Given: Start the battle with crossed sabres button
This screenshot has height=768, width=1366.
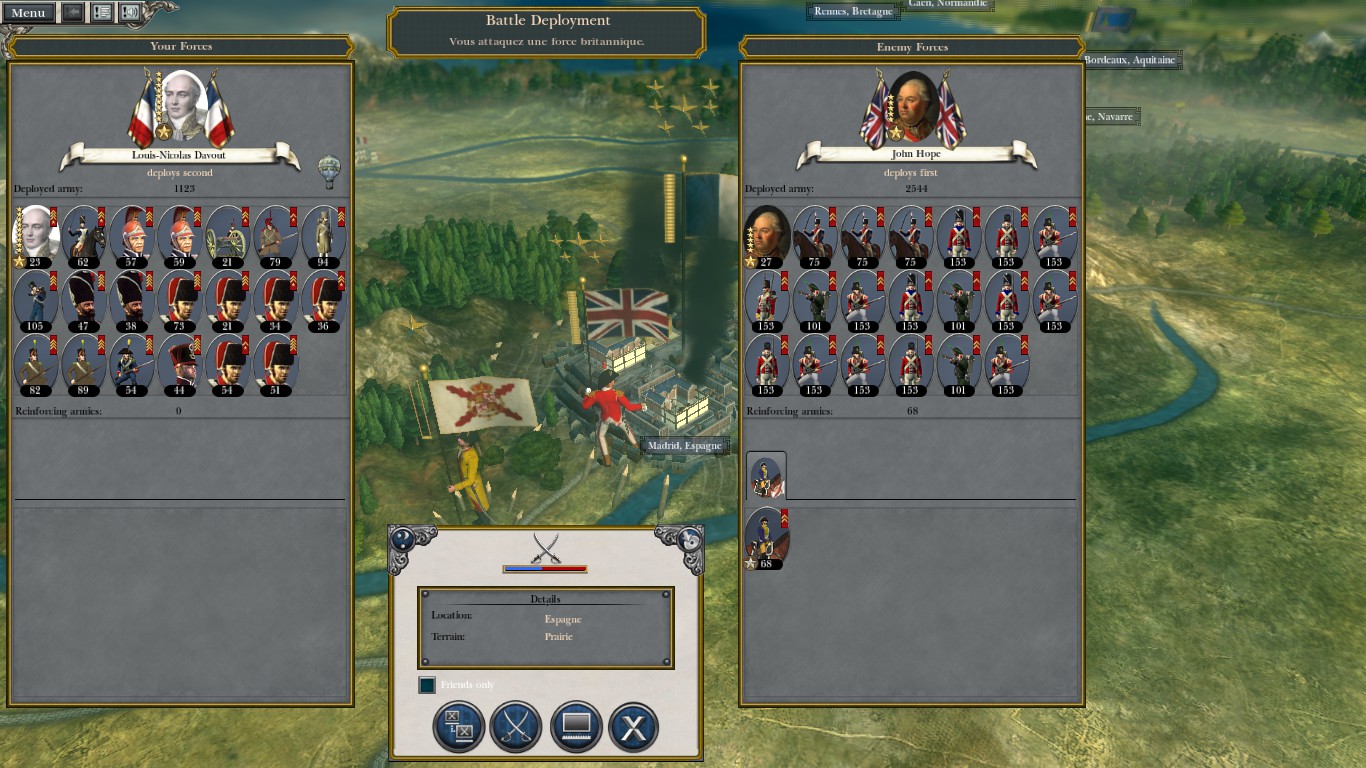Looking at the screenshot, I should pyautogui.click(x=516, y=726).
